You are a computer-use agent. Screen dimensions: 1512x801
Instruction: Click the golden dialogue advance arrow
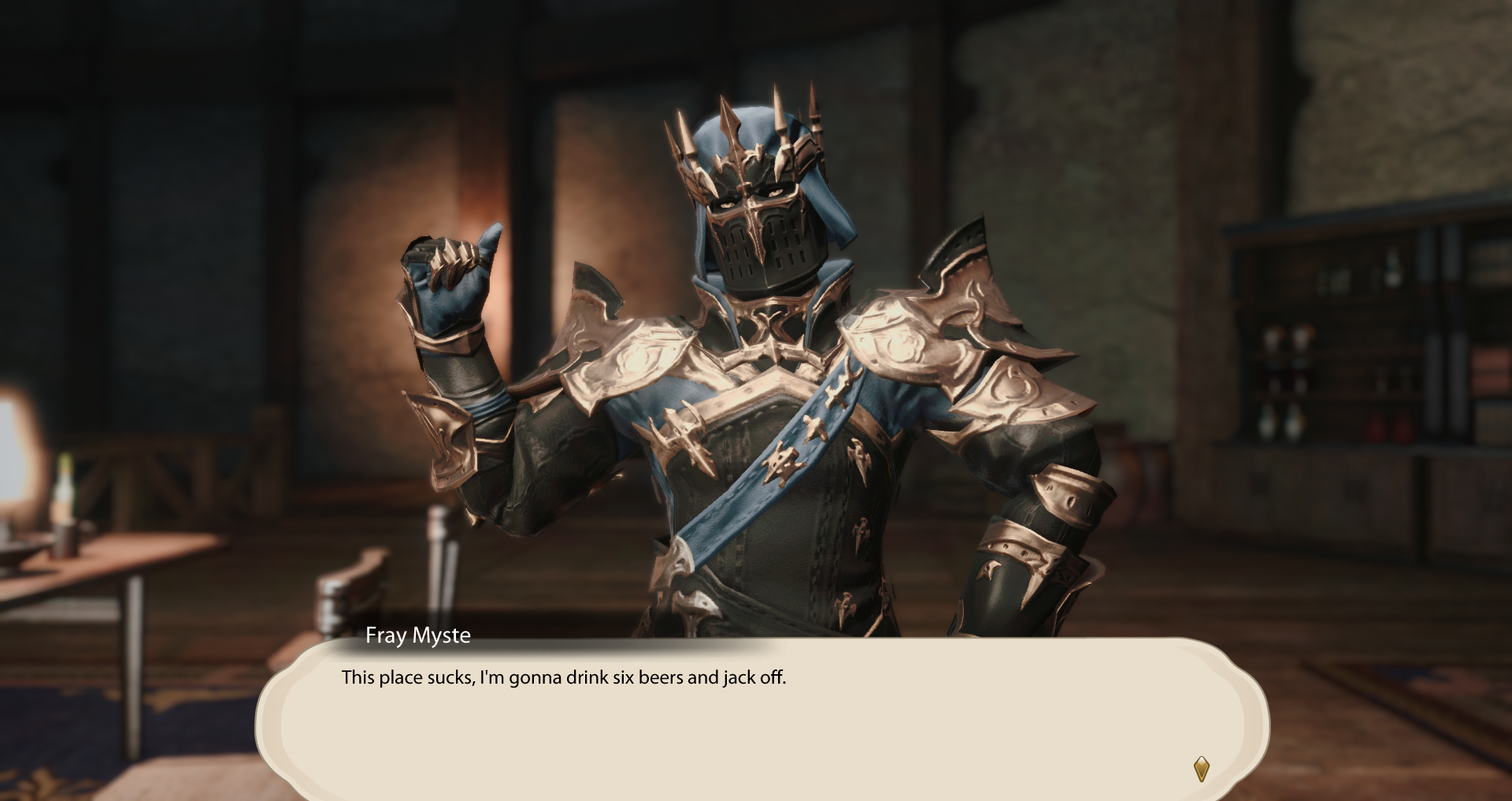click(1201, 768)
